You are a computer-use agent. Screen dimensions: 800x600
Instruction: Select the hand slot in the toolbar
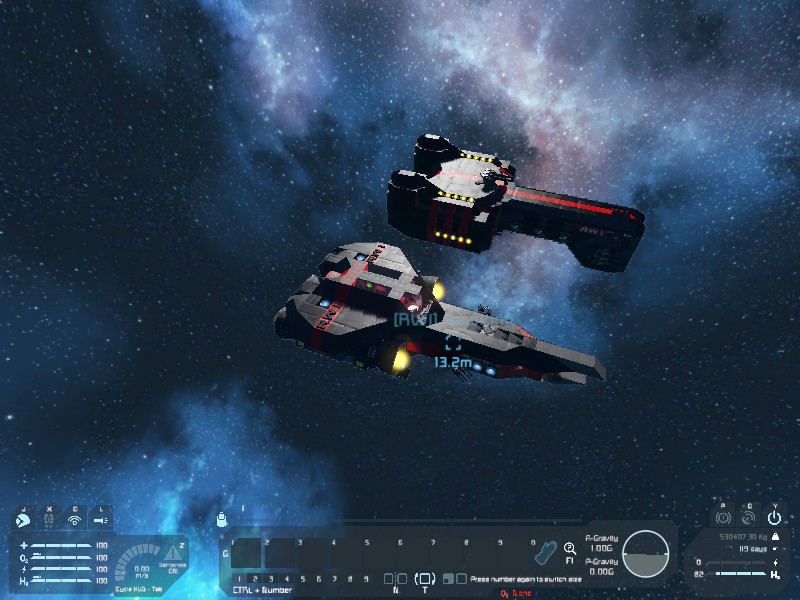click(x=543, y=552)
